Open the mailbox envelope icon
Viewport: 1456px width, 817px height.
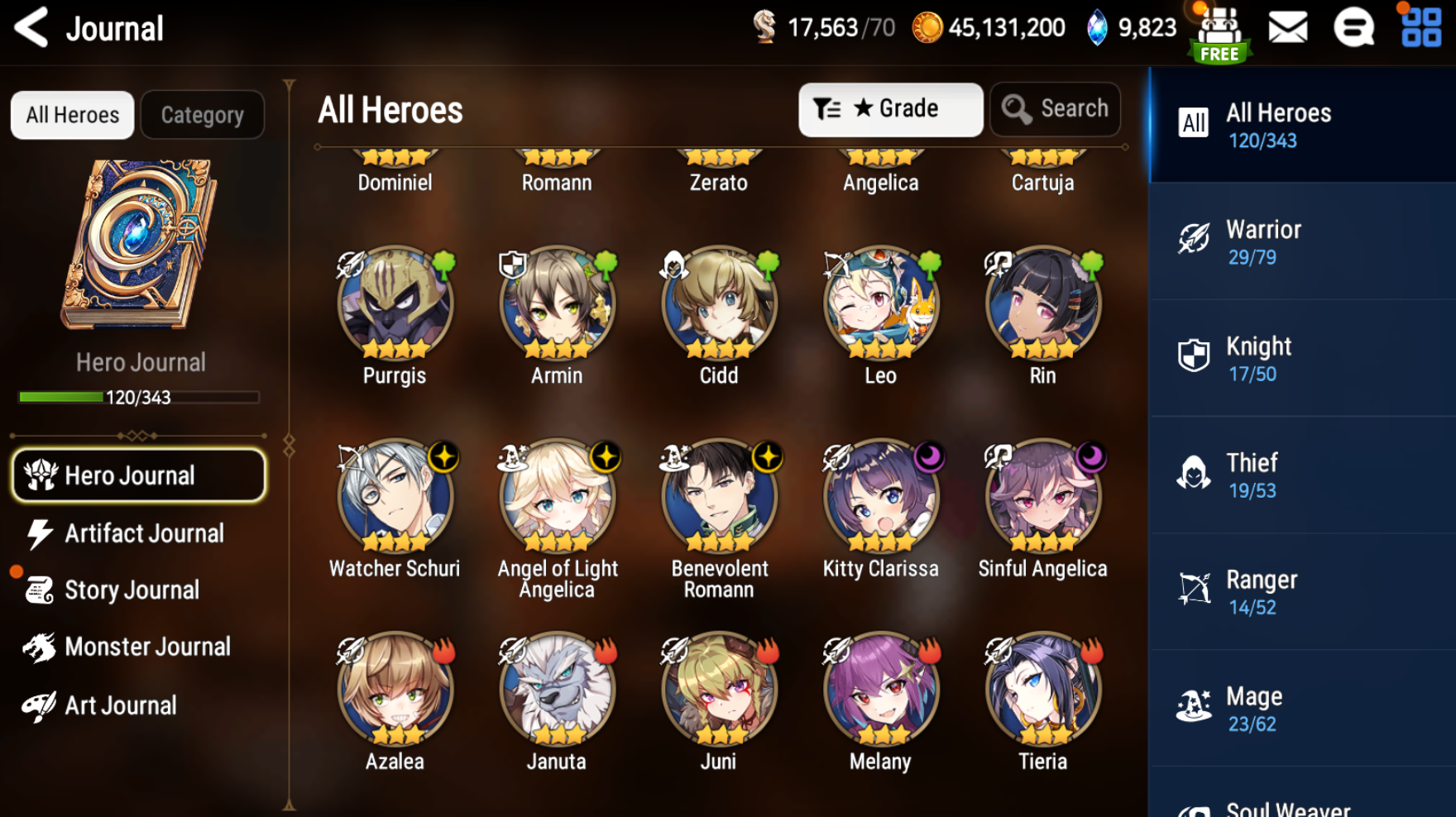point(1288,28)
